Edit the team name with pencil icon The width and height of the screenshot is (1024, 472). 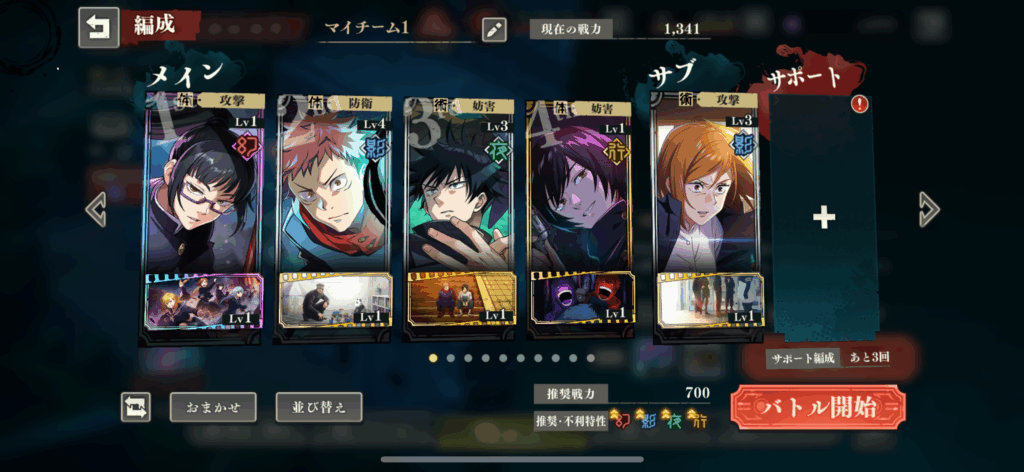pyautogui.click(x=494, y=29)
